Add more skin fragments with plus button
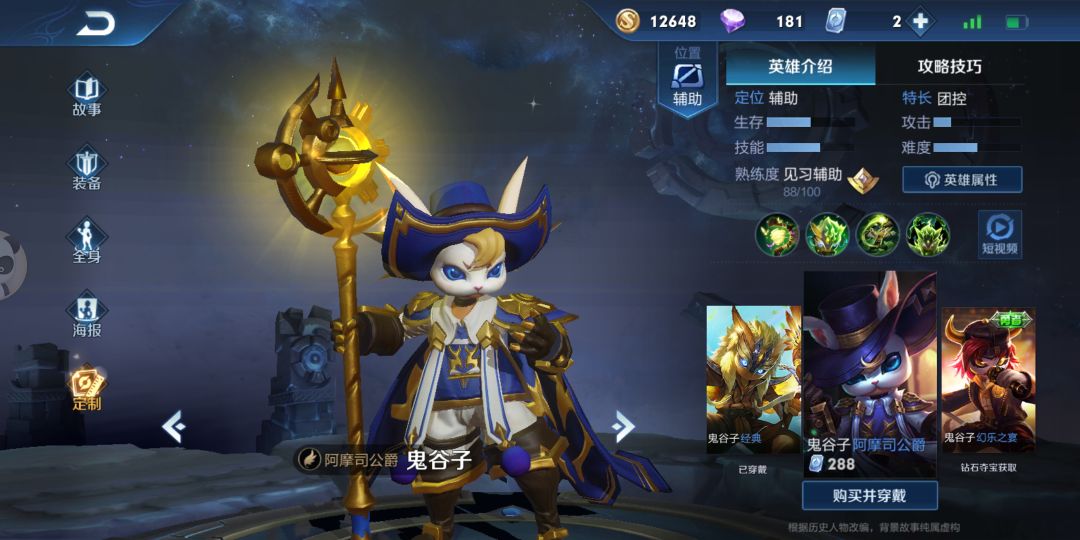Image resolution: width=1080 pixels, height=540 pixels. click(920, 21)
